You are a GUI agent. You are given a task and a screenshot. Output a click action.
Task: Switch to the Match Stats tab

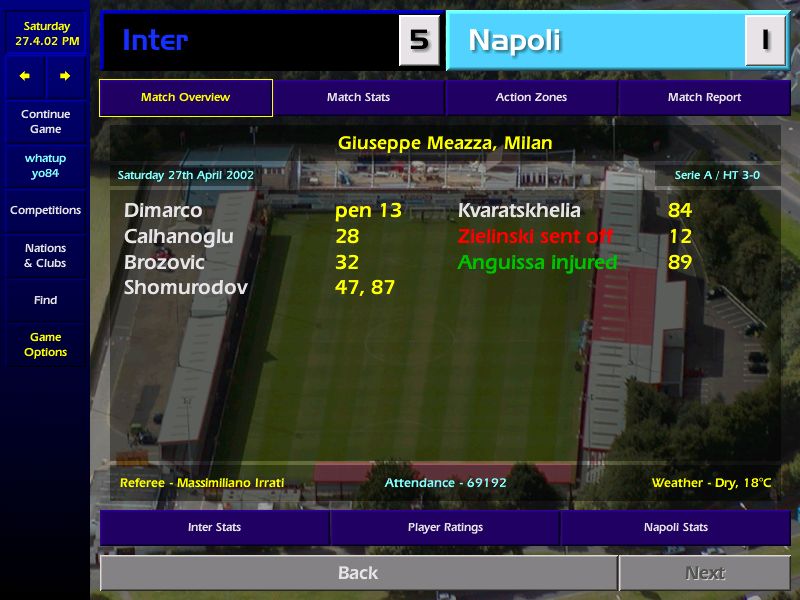[358, 98]
